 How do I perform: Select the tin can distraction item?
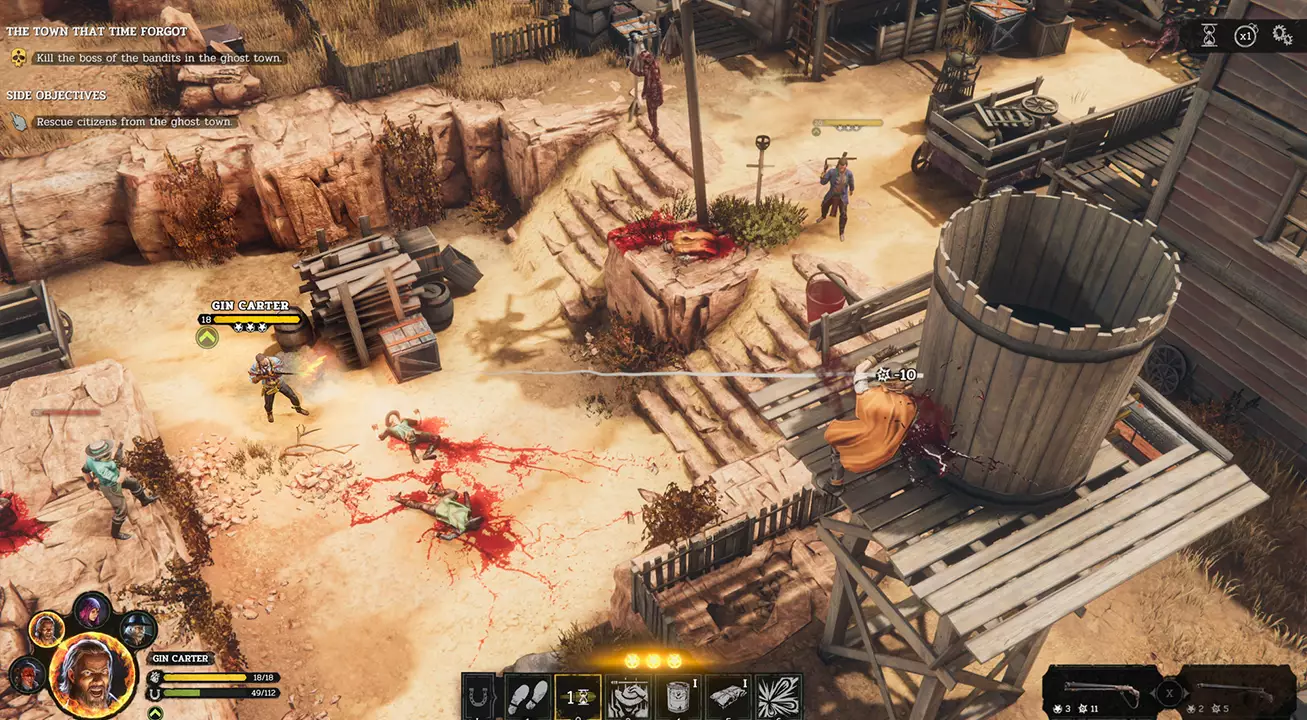[677, 696]
